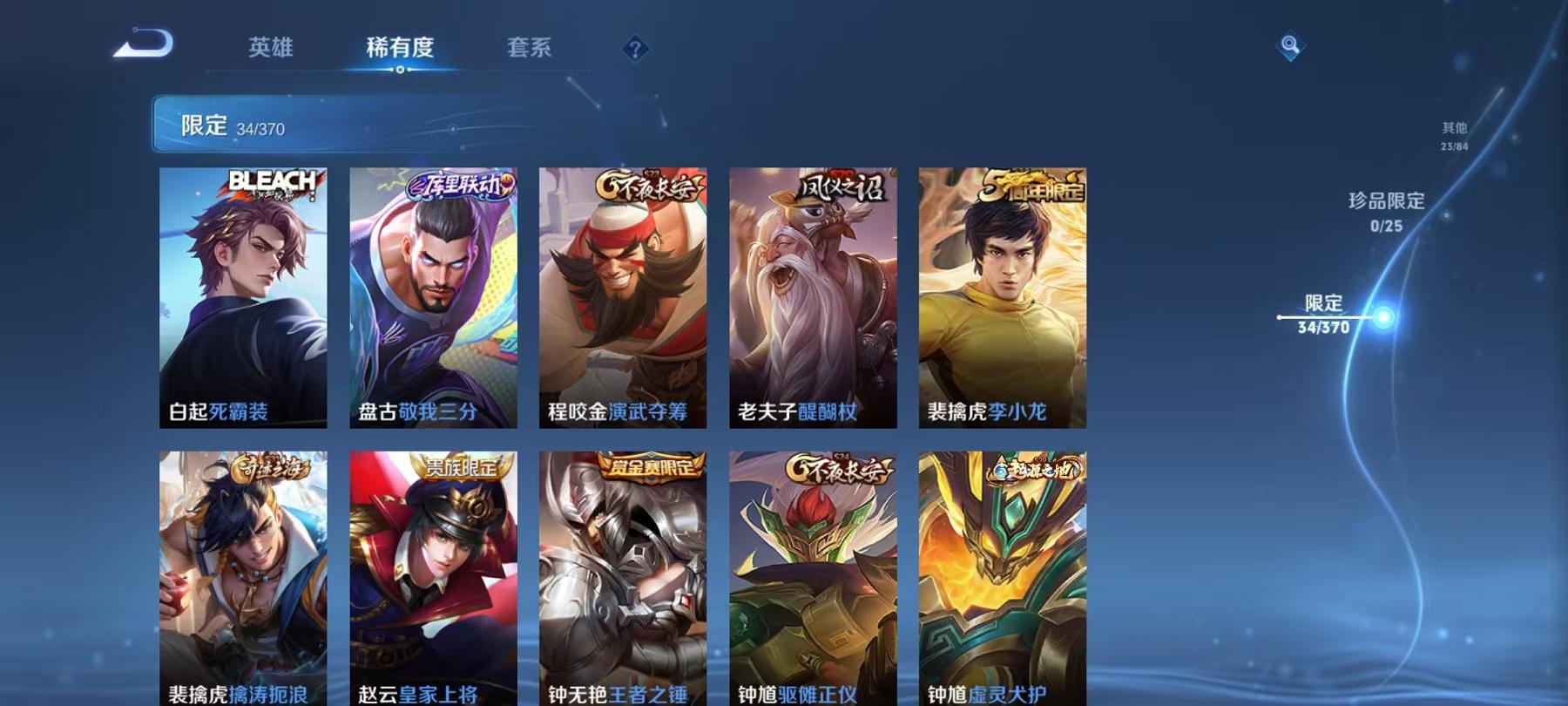Switch to the 英雄 tab
Image resolution: width=1568 pixels, height=706 pixels.
coord(270,50)
